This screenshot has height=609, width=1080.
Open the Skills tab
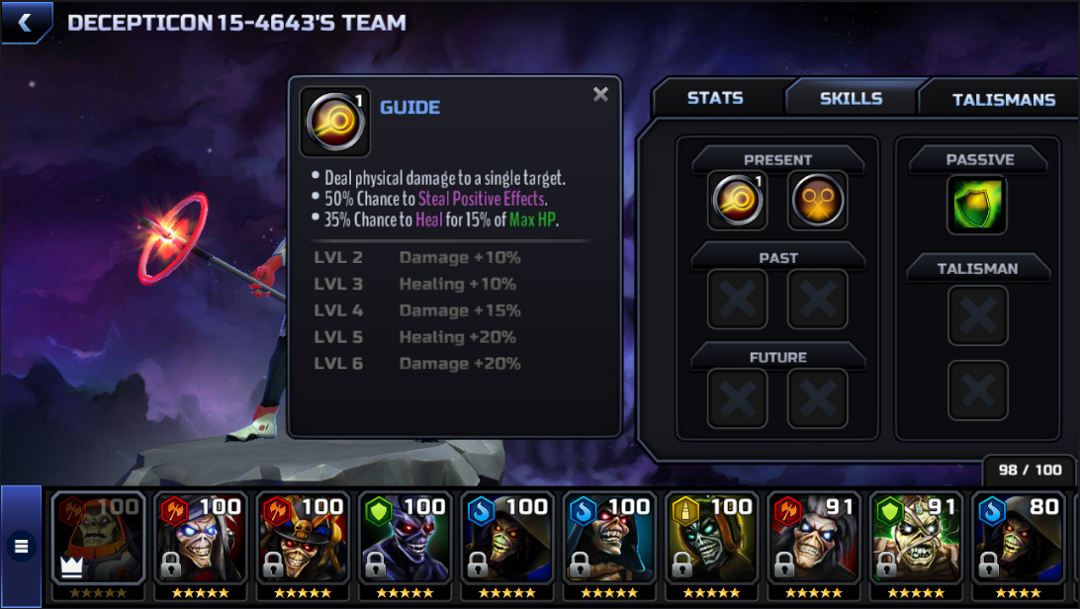(x=851, y=98)
